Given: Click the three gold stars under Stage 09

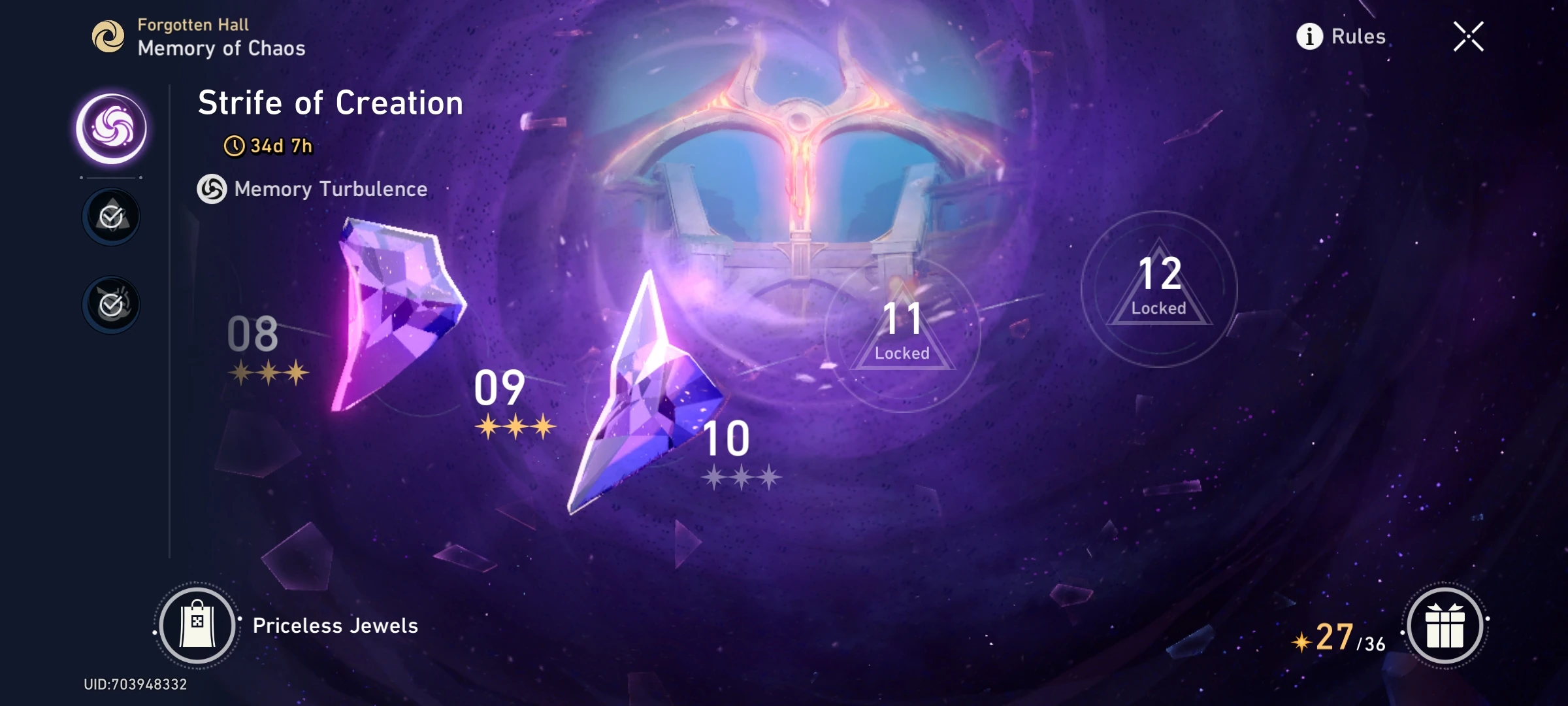Looking at the screenshot, I should click(x=514, y=426).
